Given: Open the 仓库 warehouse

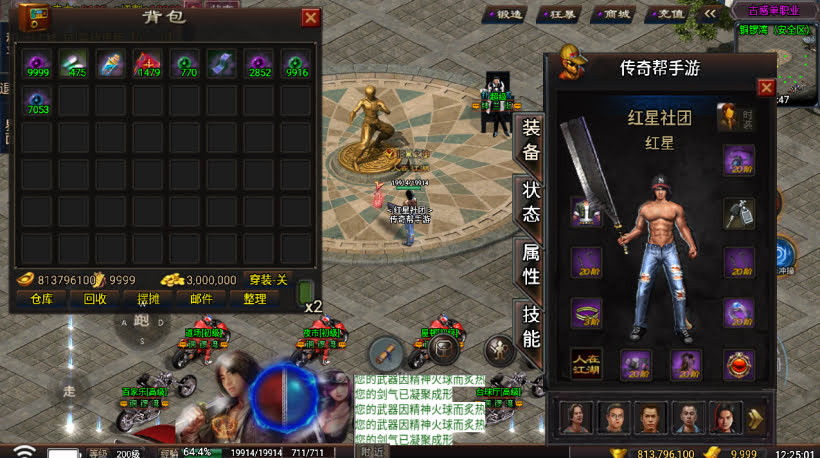Looking at the screenshot, I should (41, 298).
